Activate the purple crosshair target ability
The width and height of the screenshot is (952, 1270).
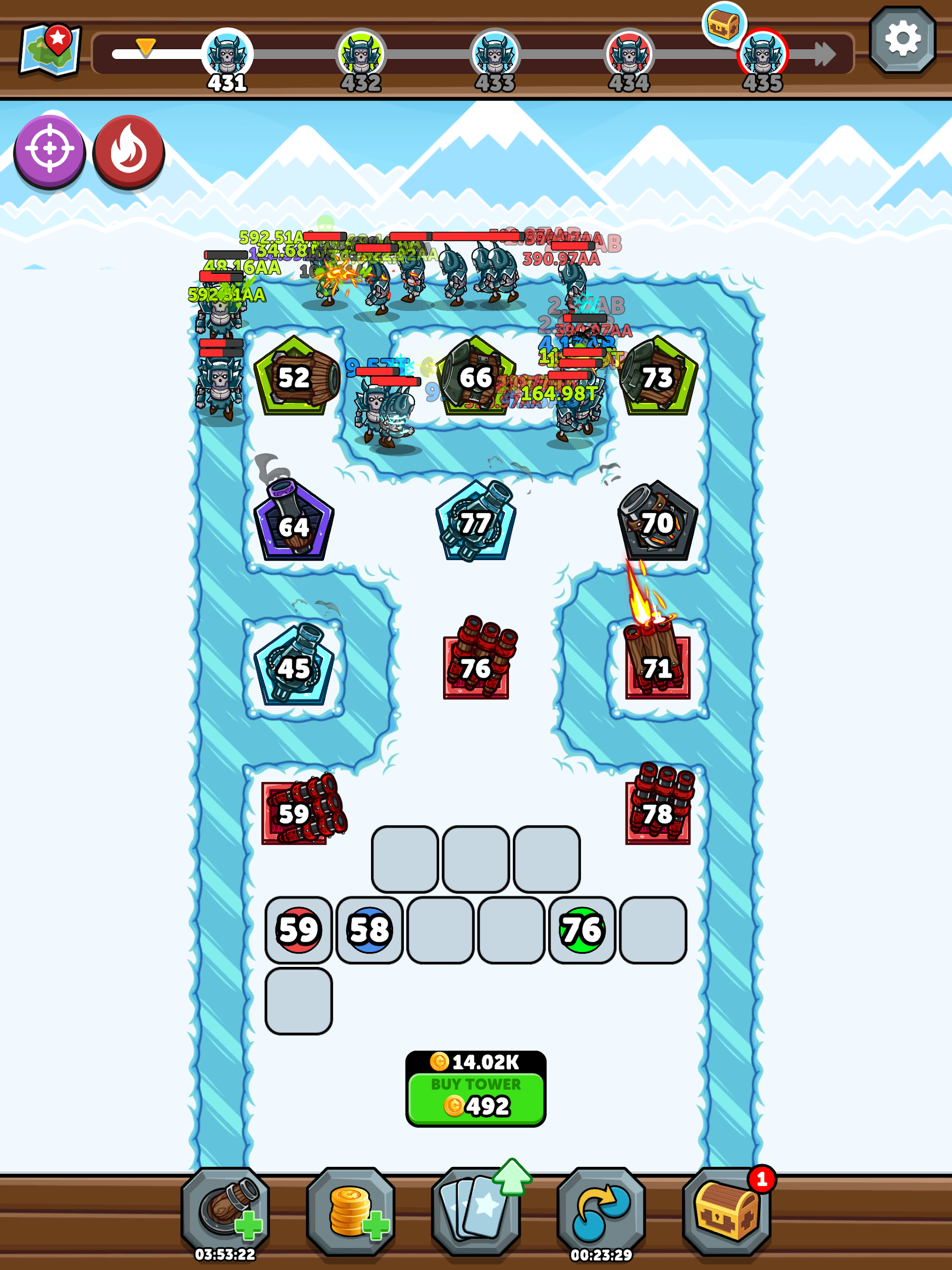point(50,151)
